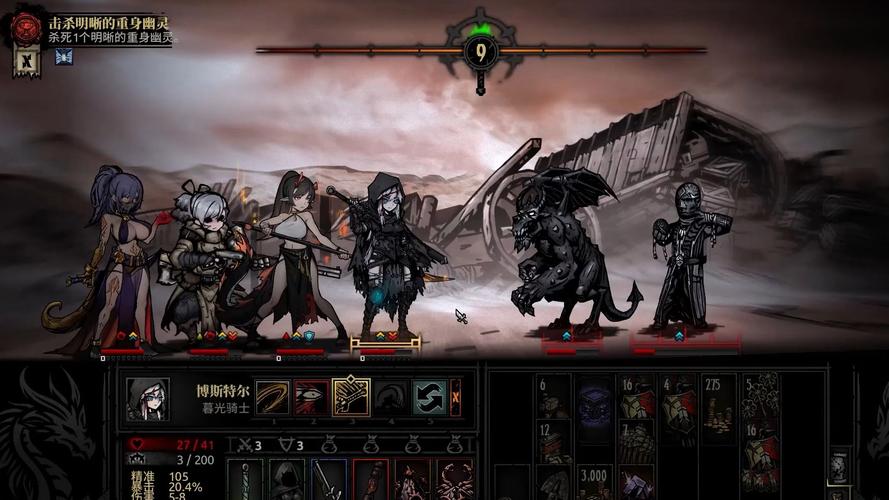Toggle the X banner below quest seal
The image size is (889, 500).
pos(27,60)
